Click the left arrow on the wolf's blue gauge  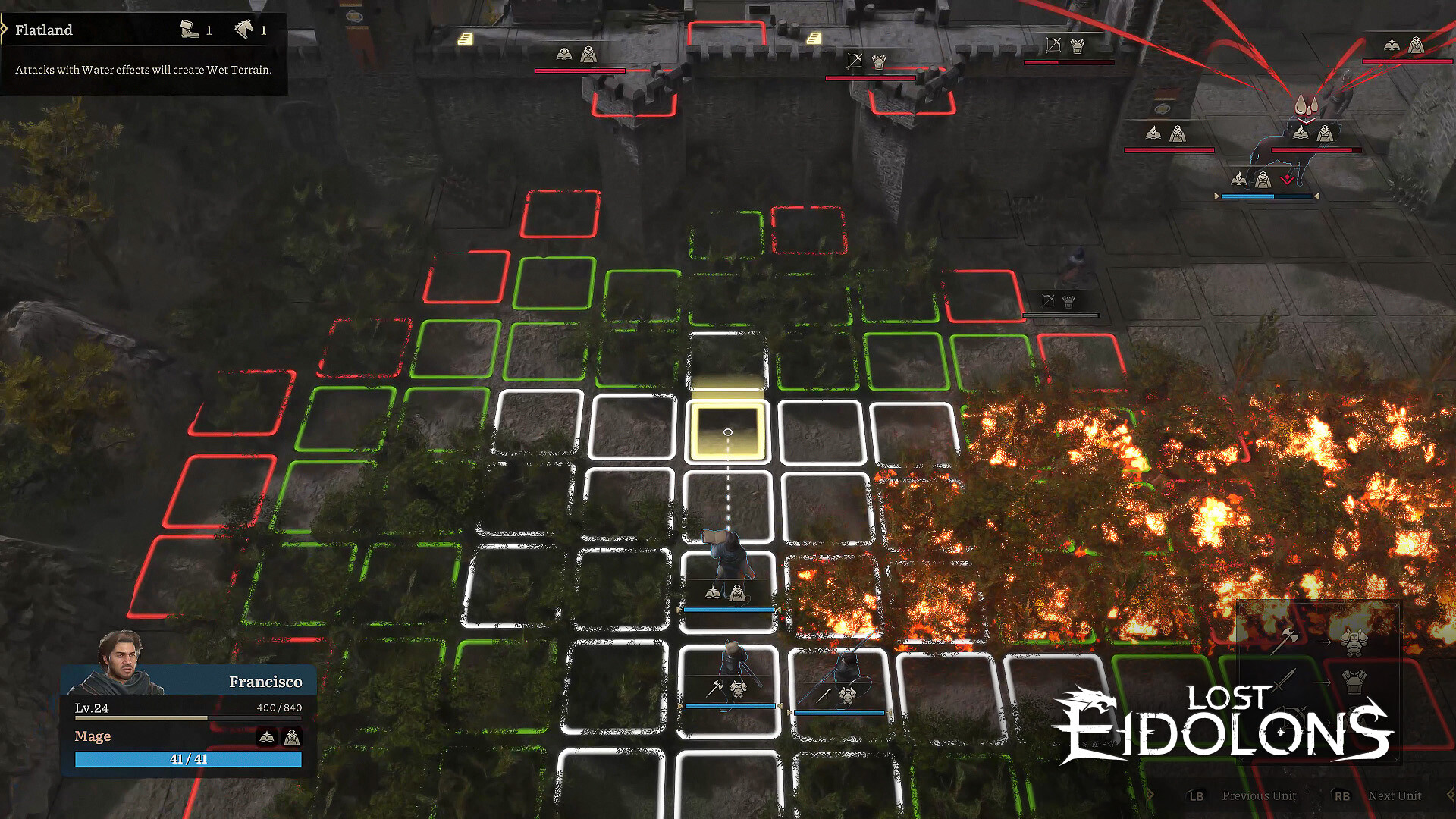point(1217,196)
